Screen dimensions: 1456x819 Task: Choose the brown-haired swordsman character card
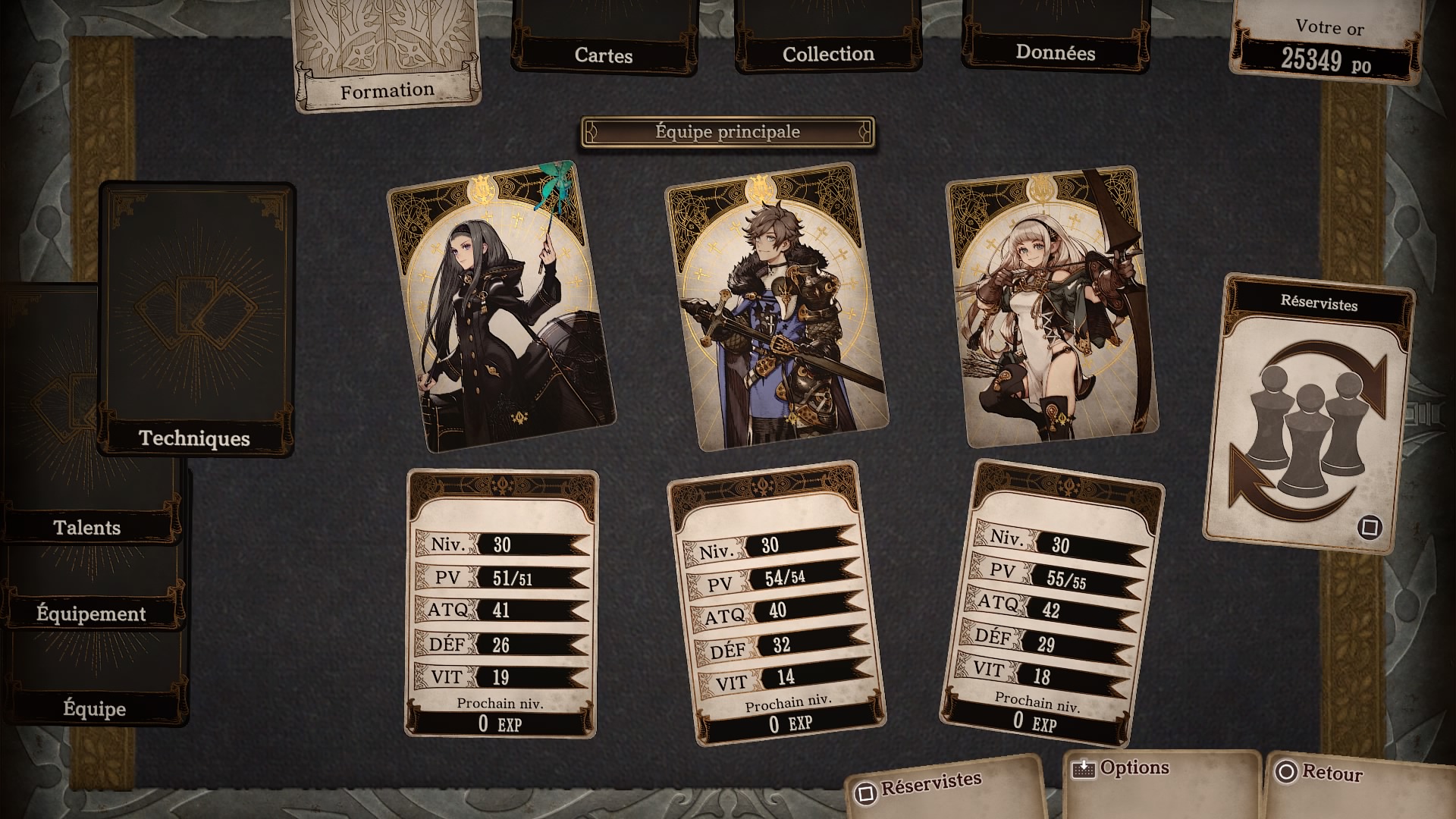(777, 307)
